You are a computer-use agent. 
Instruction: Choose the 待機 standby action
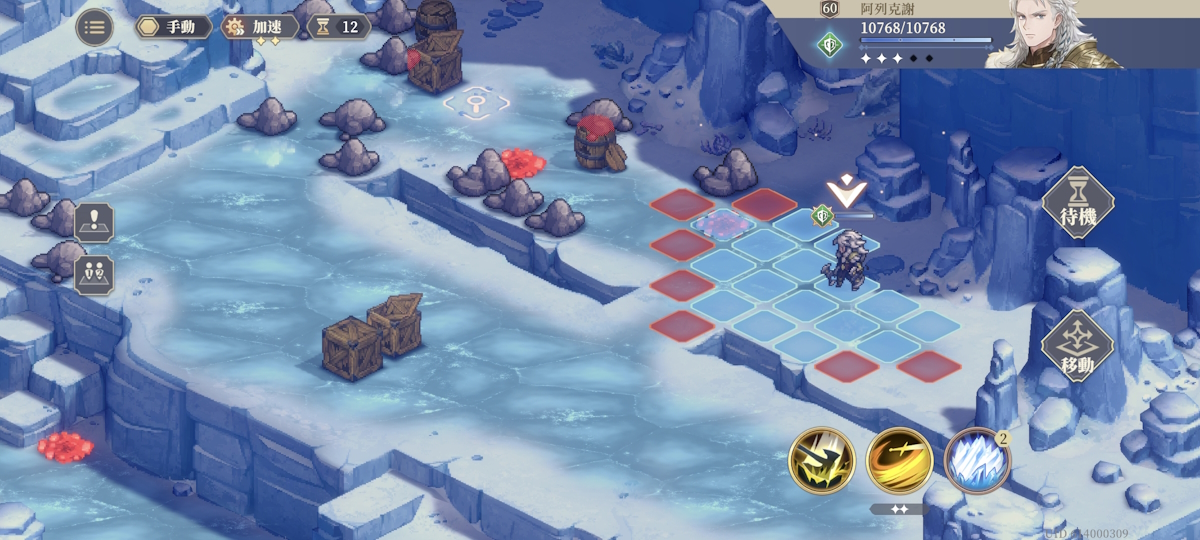coord(1077,203)
